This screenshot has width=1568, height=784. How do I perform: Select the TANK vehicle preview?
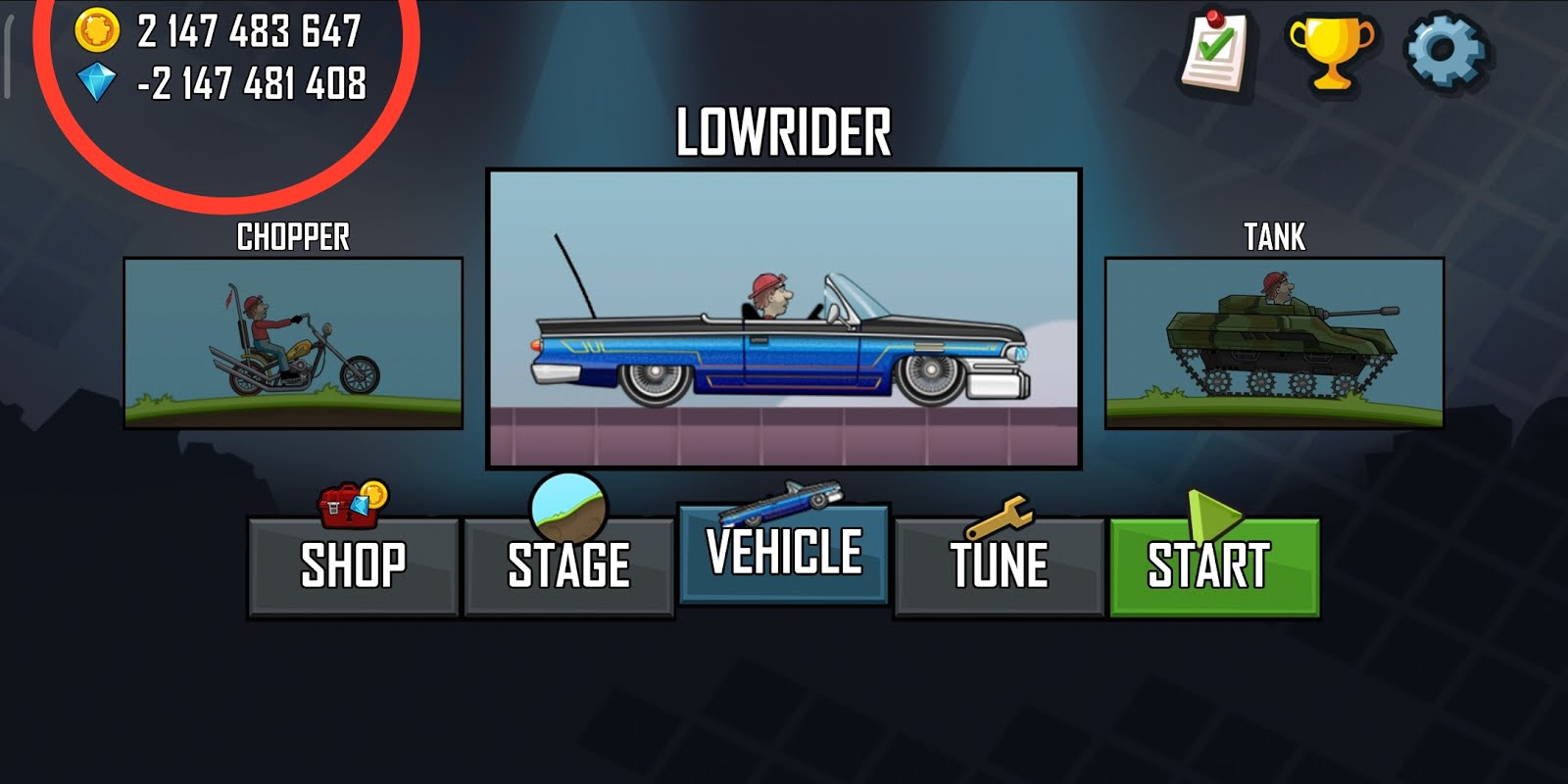click(1274, 344)
